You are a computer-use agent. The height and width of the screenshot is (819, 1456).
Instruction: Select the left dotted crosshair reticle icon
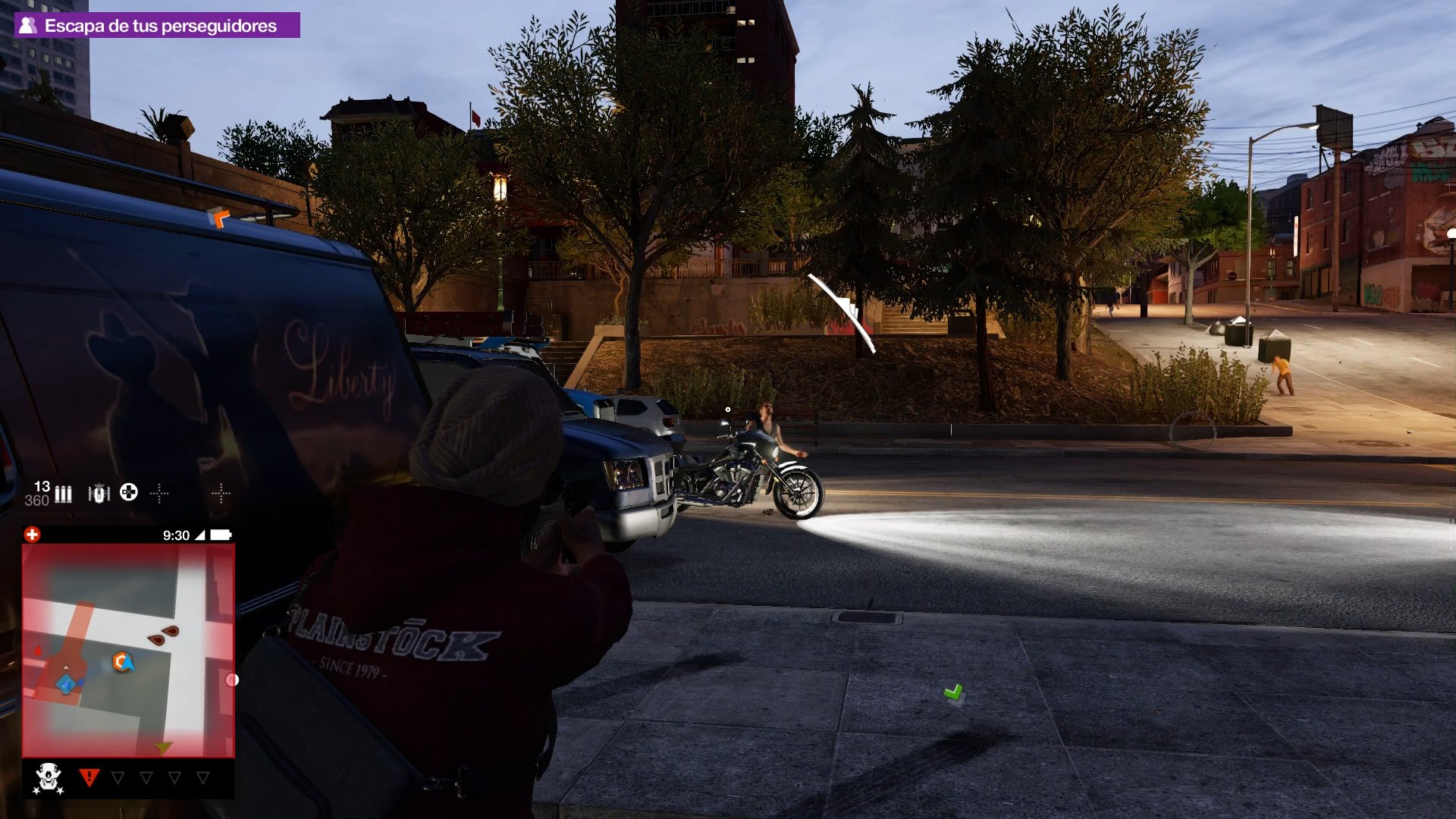click(159, 493)
